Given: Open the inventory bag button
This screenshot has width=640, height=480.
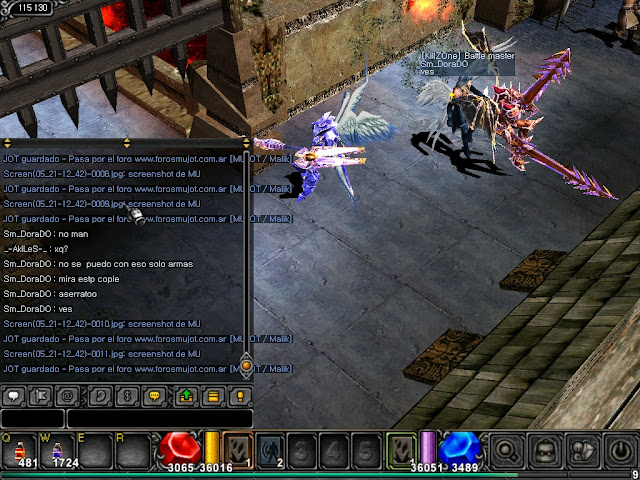Looking at the screenshot, I should [x=544, y=451].
